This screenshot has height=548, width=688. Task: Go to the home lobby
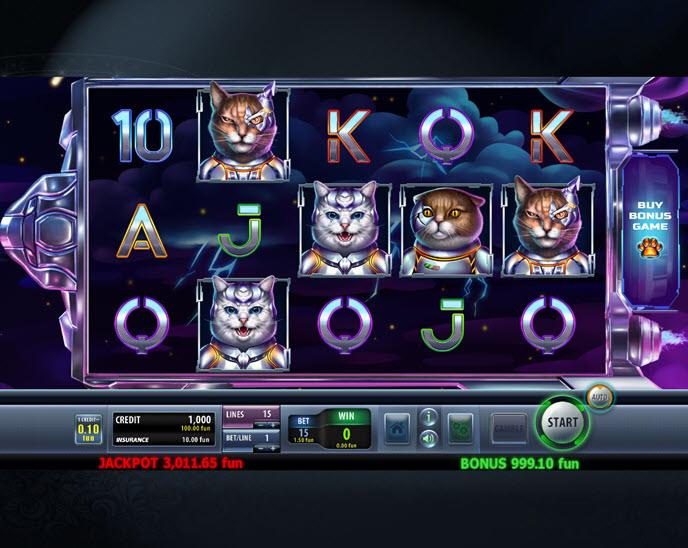tap(397, 428)
